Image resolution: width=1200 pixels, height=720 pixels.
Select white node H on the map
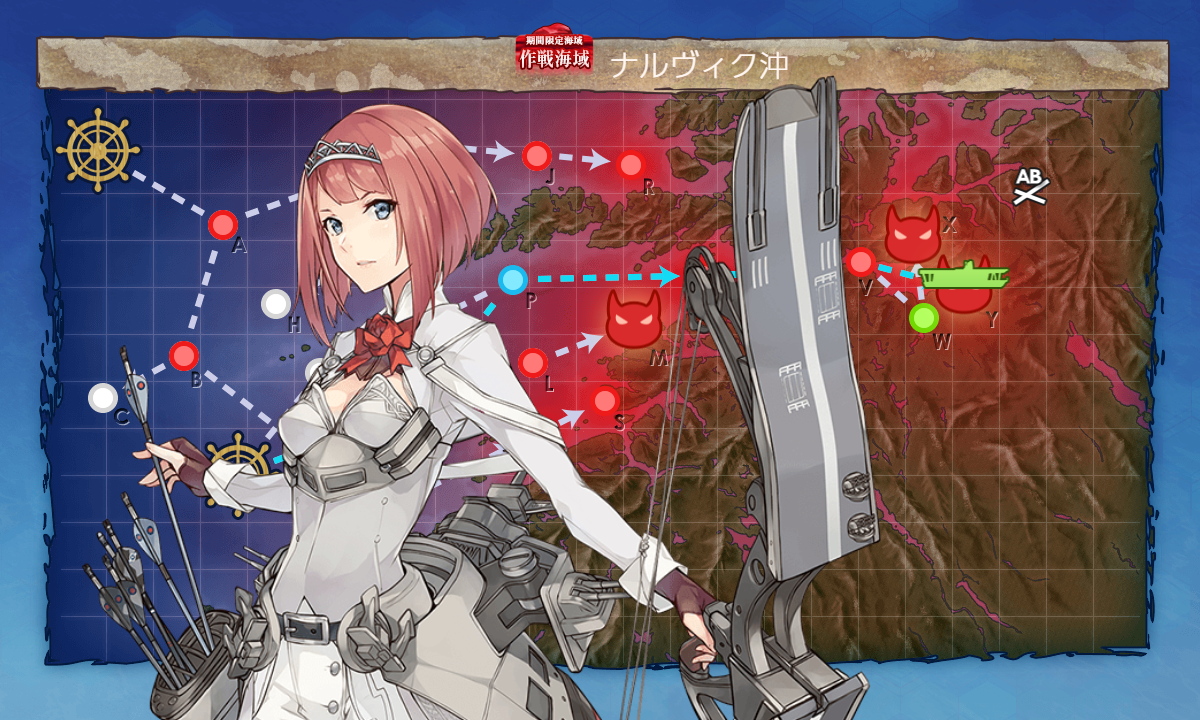[275, 303]
